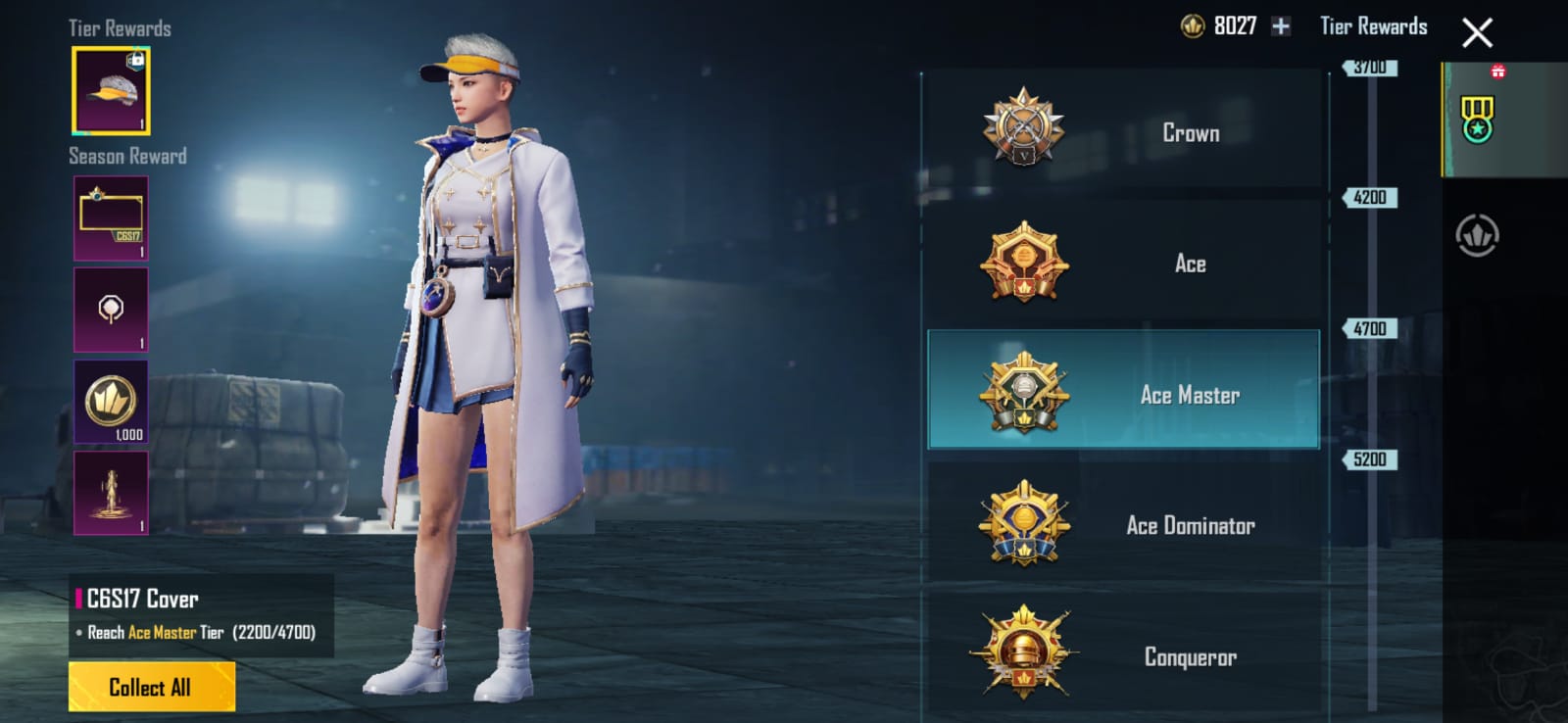Select the Ace Master tier
Viewport: 1568px width, 723px height.
tap(1123, 392)
